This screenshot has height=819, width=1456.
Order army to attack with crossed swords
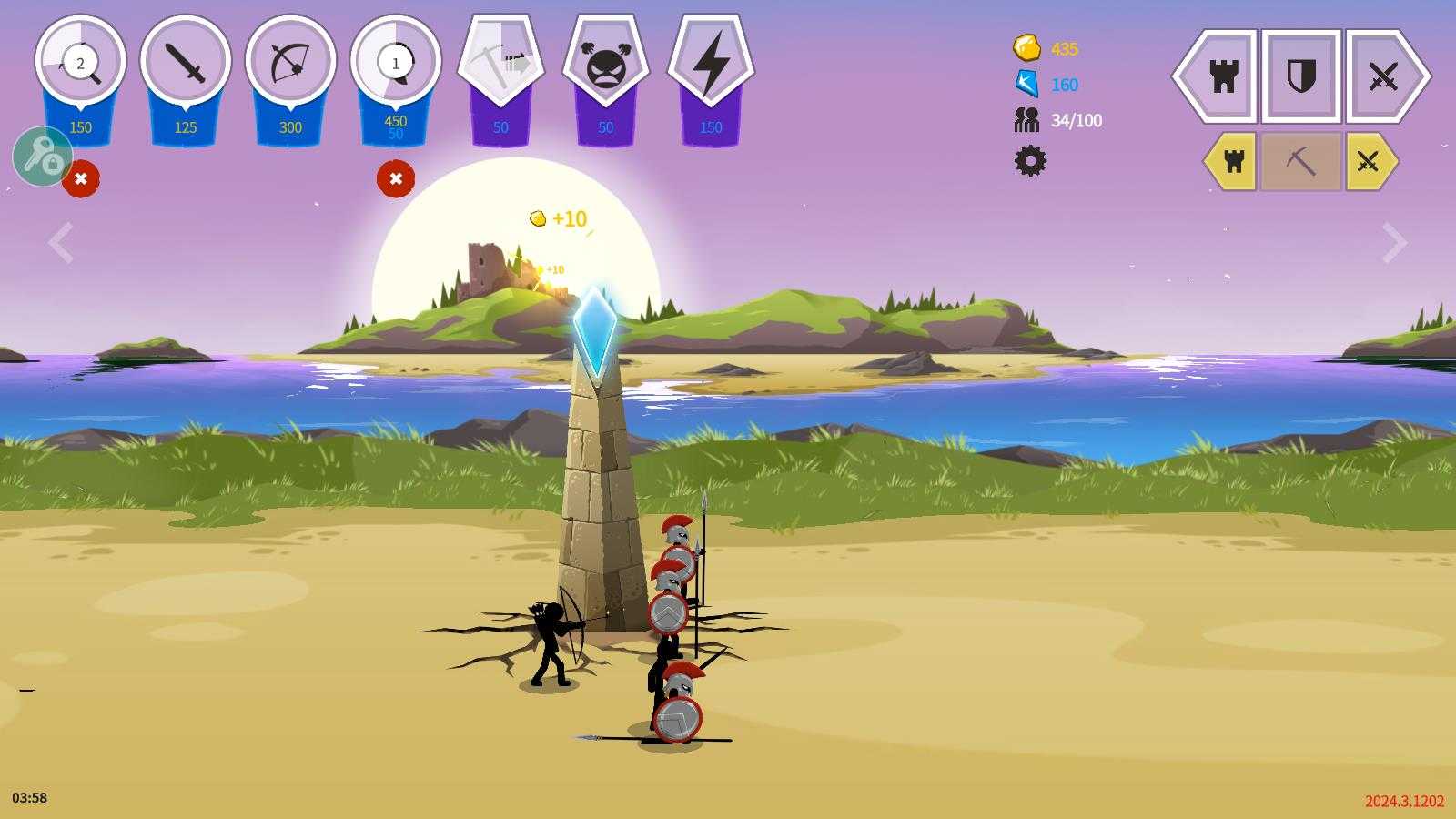(x=1383, y=76)
